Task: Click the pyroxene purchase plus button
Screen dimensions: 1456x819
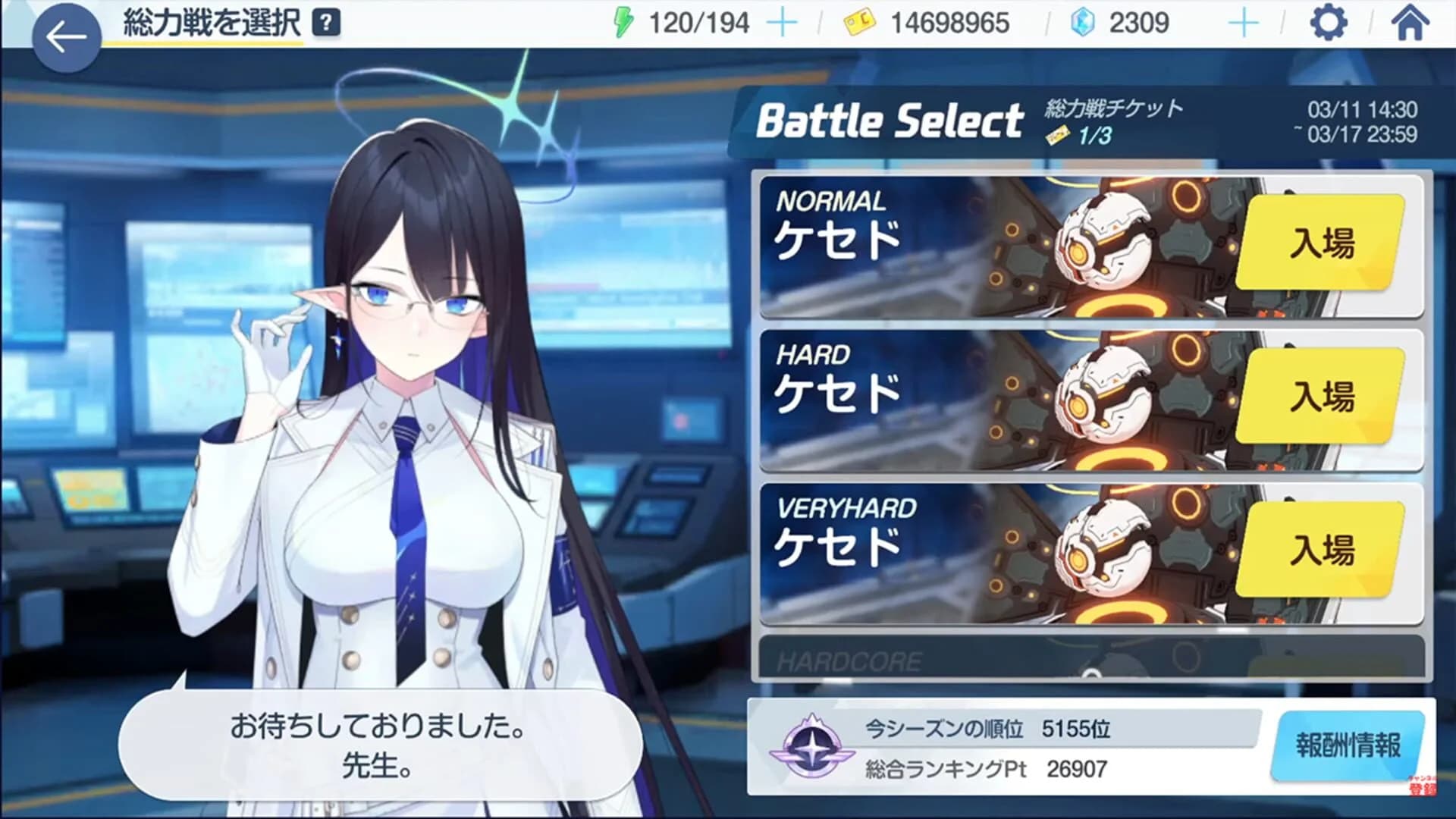Action: pyautogui.click(x=1243, y=23)
